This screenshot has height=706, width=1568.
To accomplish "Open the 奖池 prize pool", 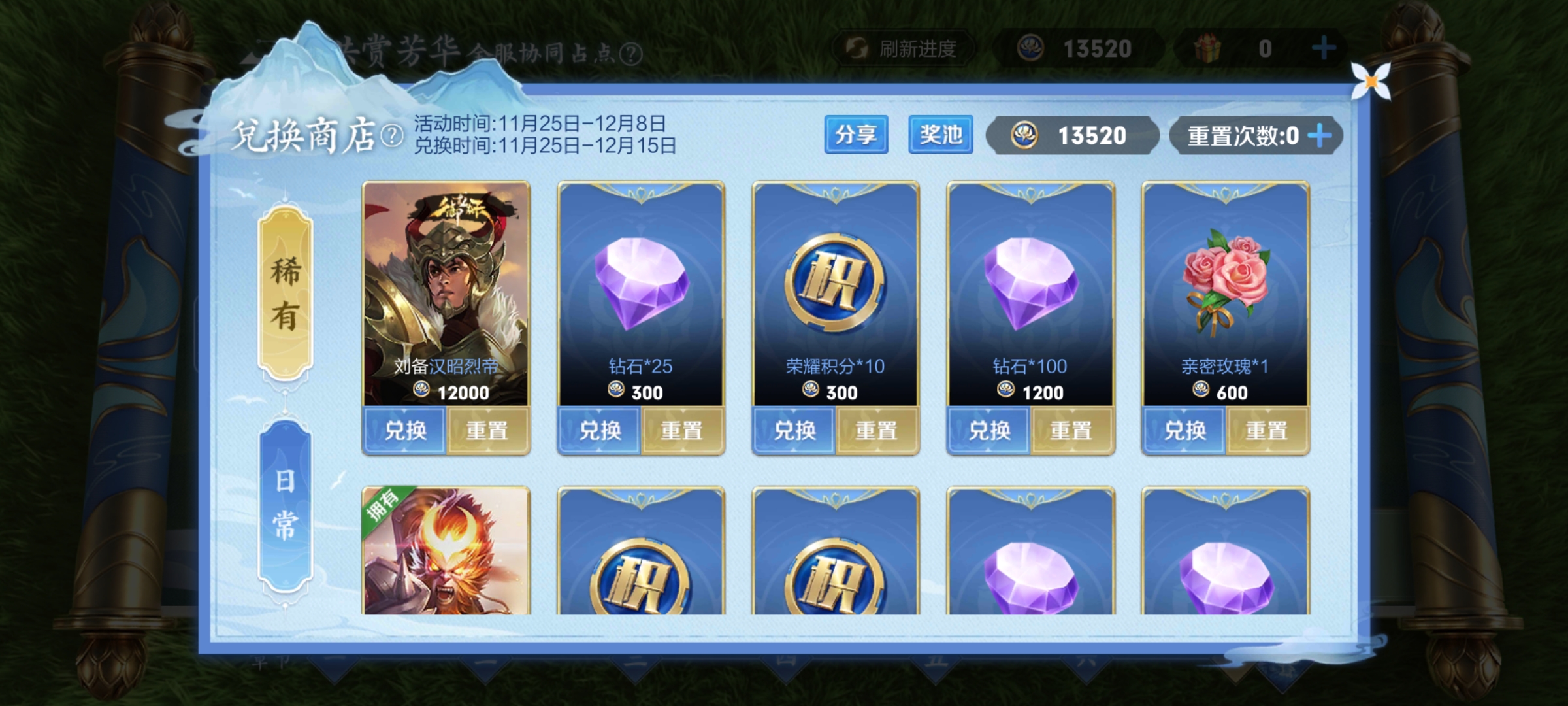I will point(940,135).
